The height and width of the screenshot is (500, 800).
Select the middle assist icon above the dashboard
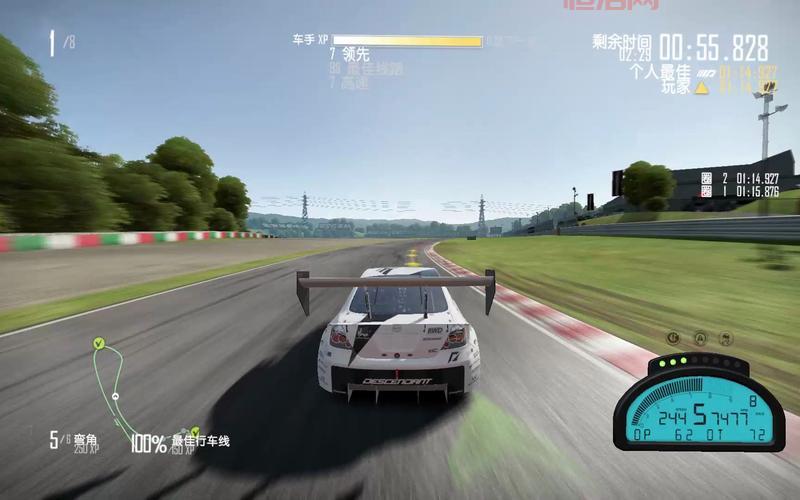click(700, 338)
